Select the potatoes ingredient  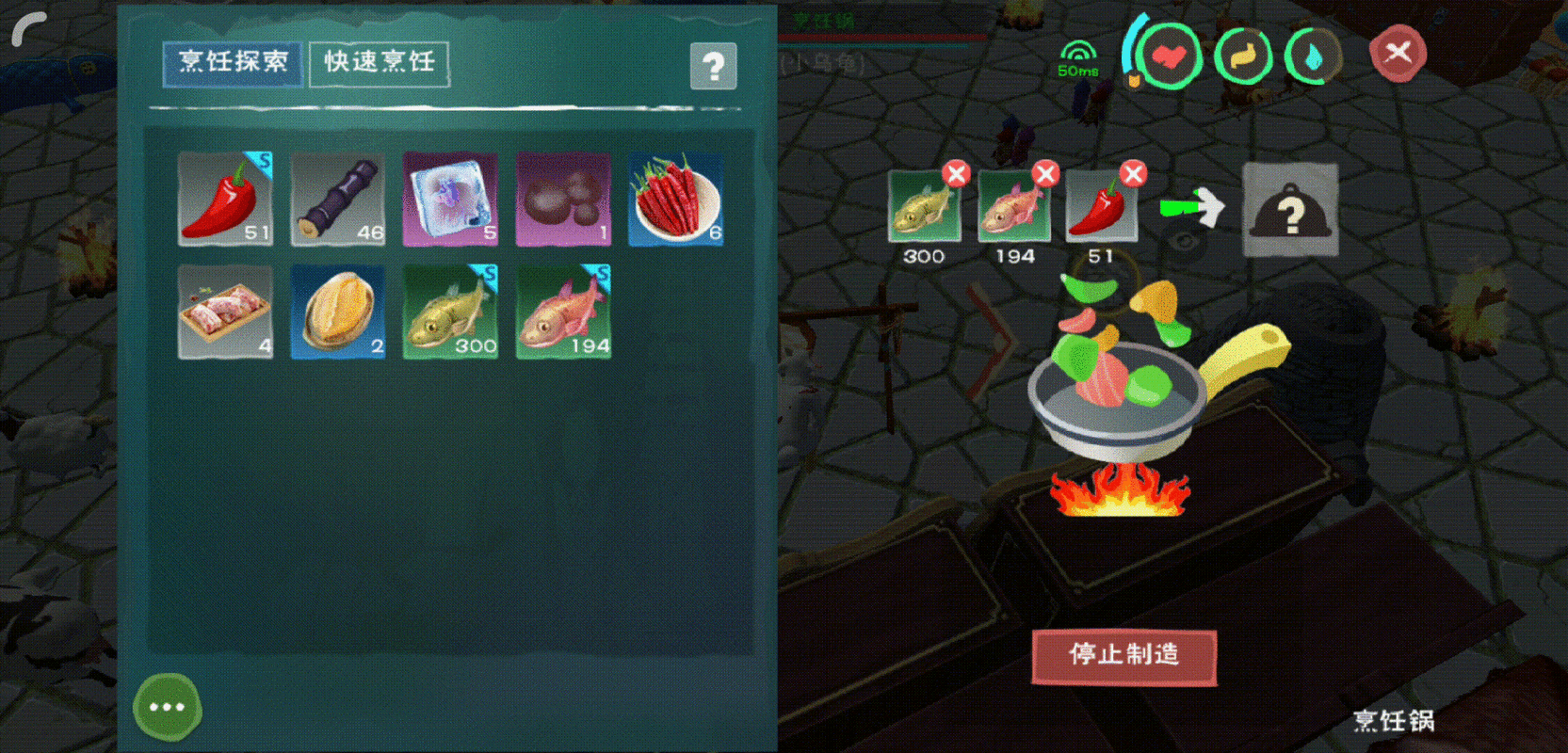[562, 198]
